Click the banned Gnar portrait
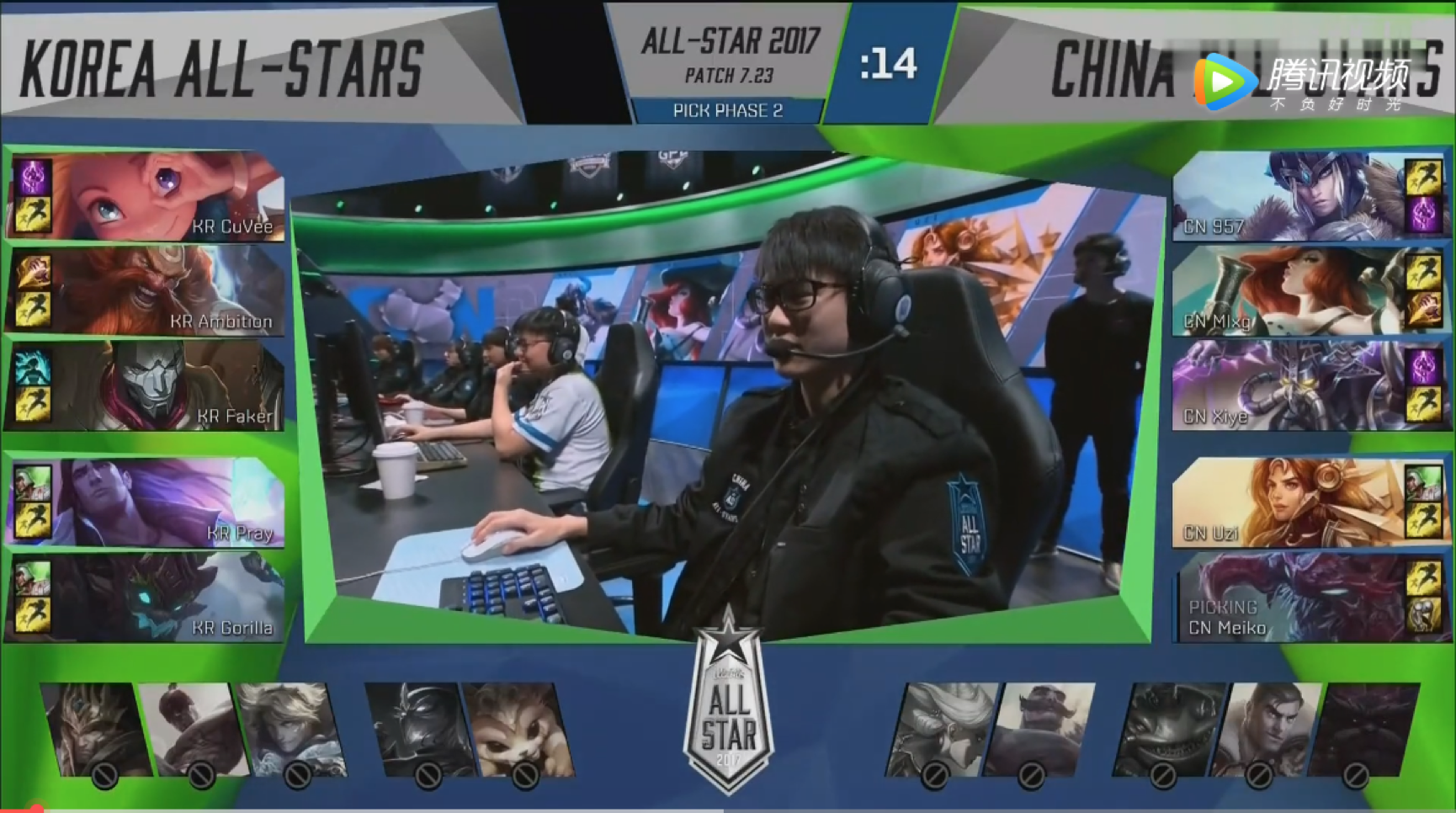This screenshot has height=813, width=1456. (x=516, y=729)
